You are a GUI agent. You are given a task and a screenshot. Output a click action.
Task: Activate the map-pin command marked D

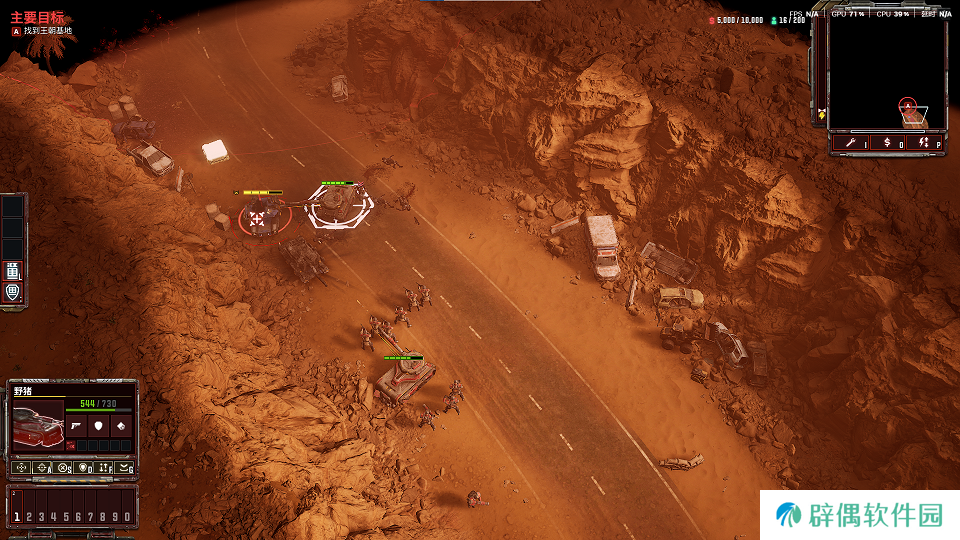(84, 467)
